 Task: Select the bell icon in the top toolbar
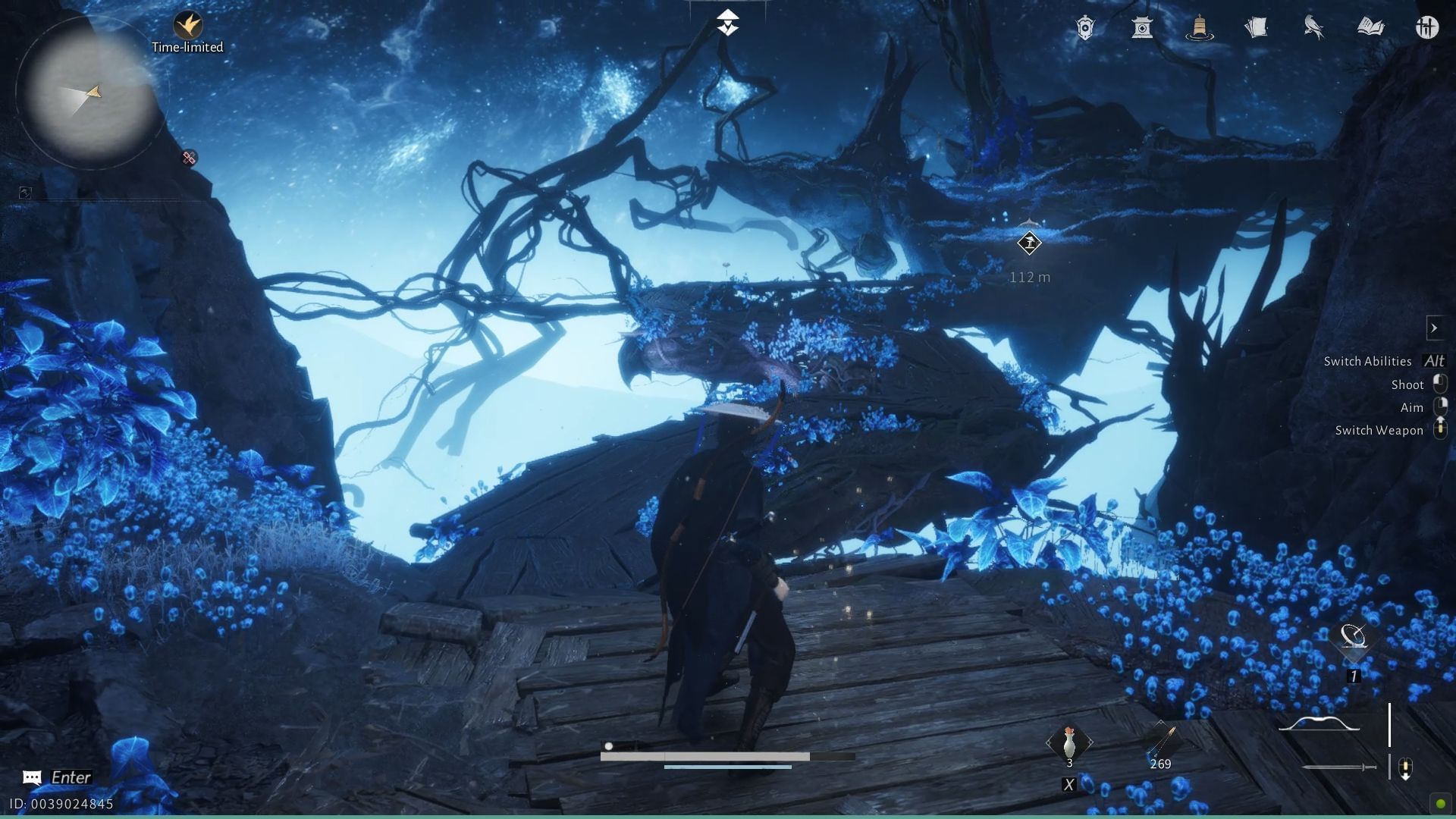pos(1200,27)
